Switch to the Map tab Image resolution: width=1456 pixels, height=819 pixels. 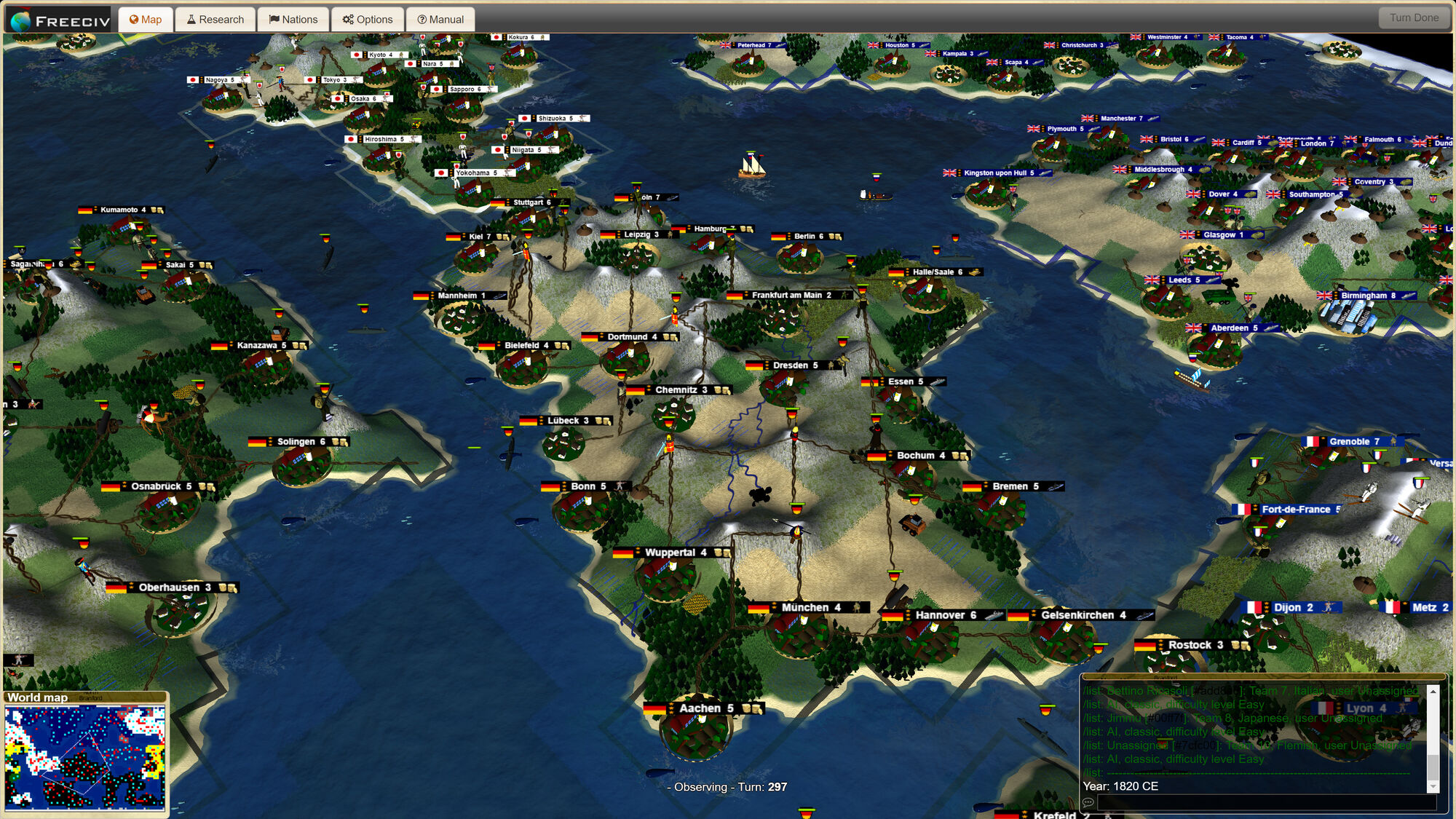pos(146,20)
